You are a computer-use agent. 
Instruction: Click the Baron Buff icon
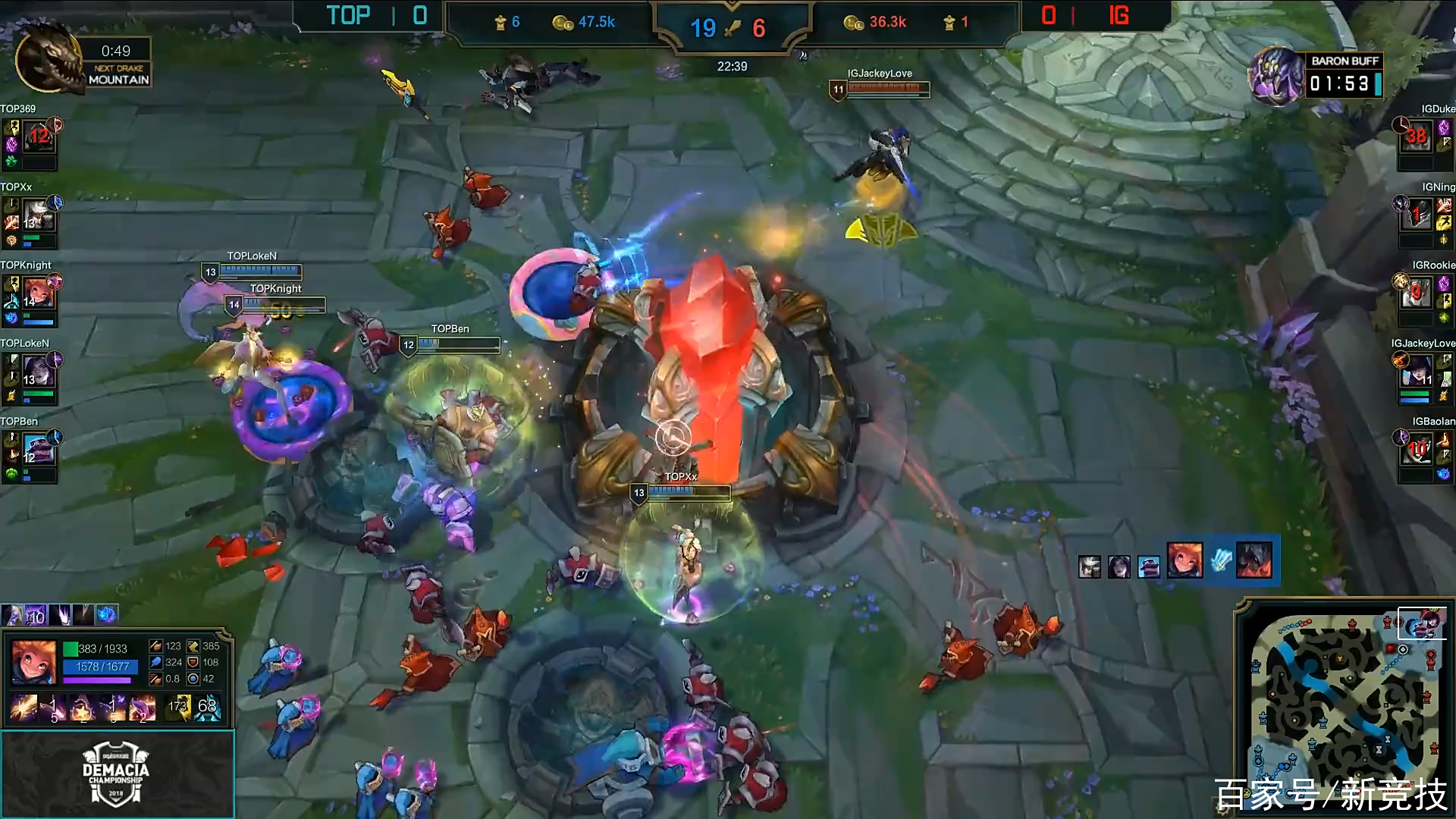pyautogui.click(x=1276, y=76)
